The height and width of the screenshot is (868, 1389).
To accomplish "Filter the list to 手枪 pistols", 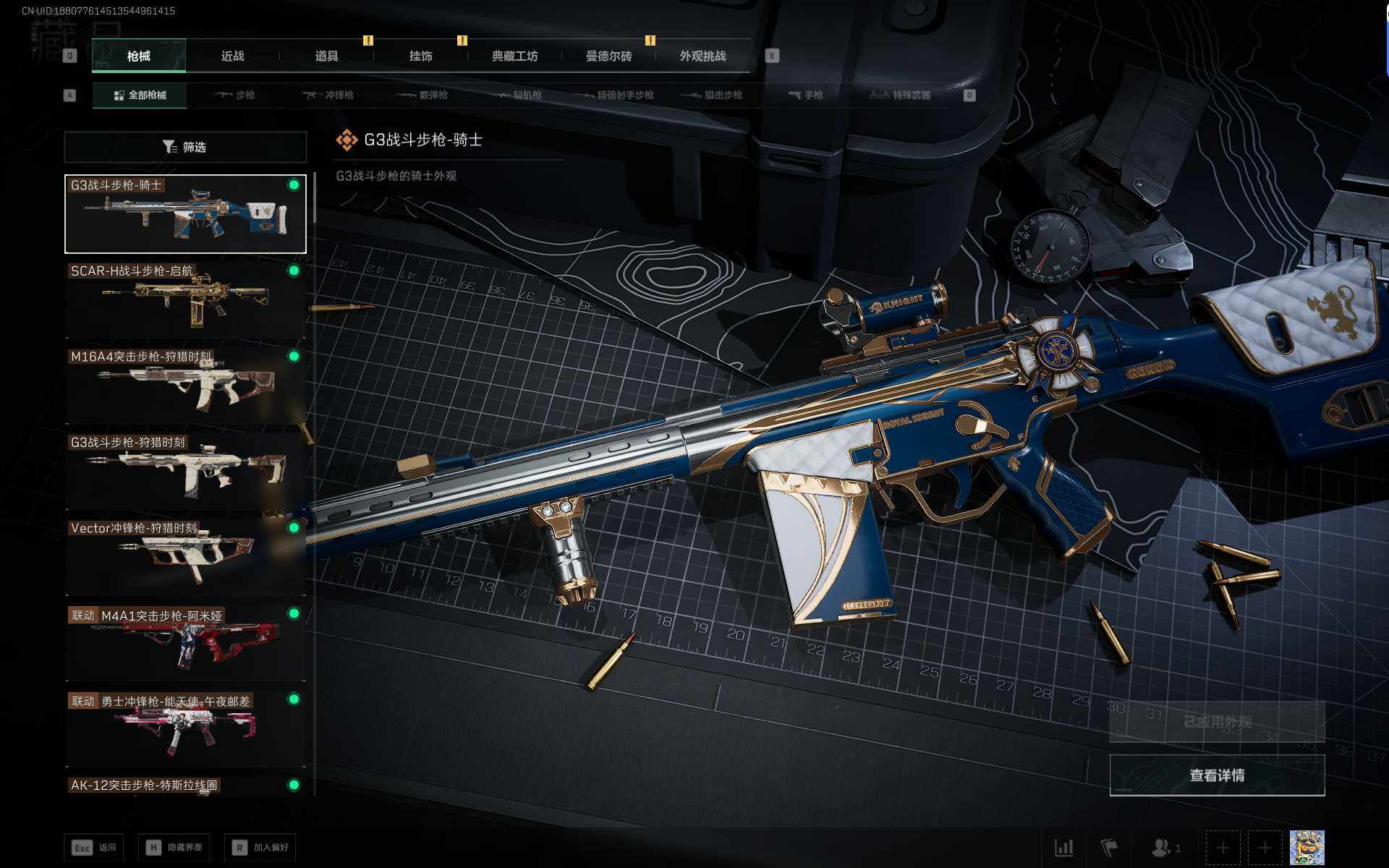I will click(x=806, y=95).
